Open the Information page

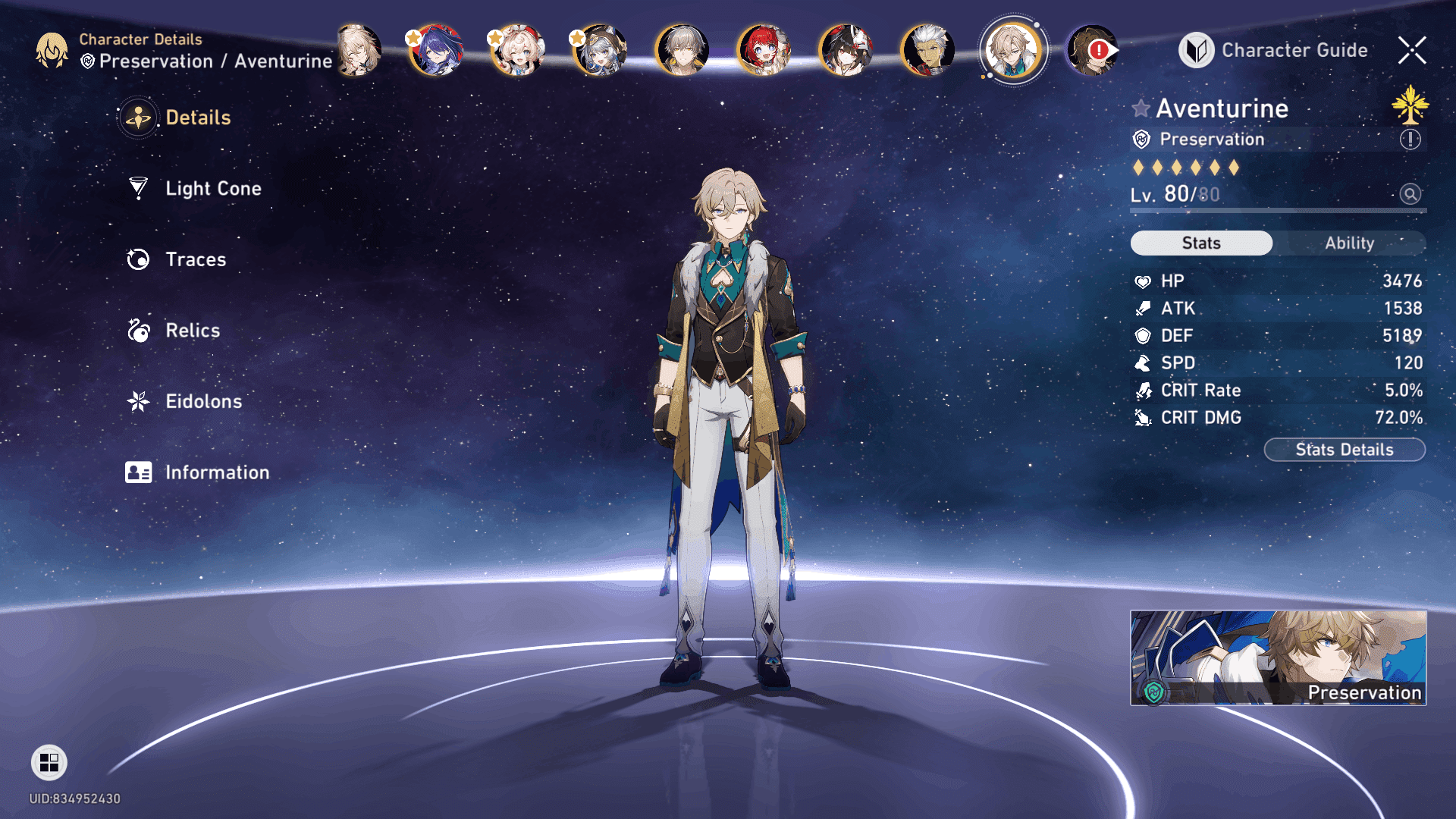coord(216,472)
